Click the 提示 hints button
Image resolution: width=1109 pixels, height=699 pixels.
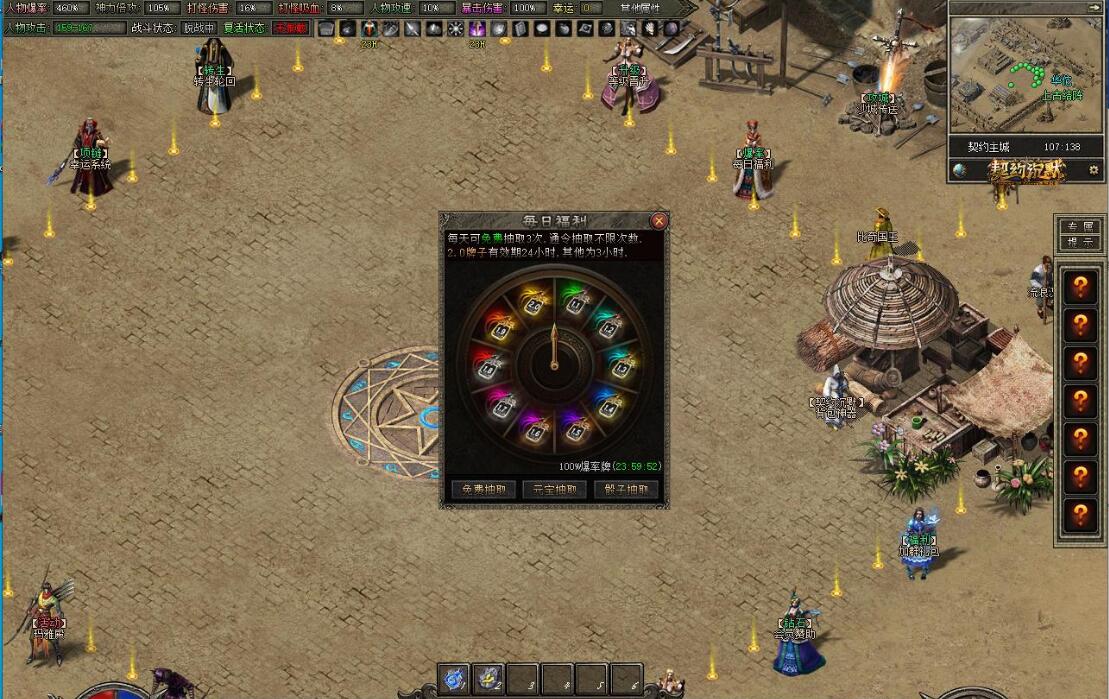(x=1080, y=242)
